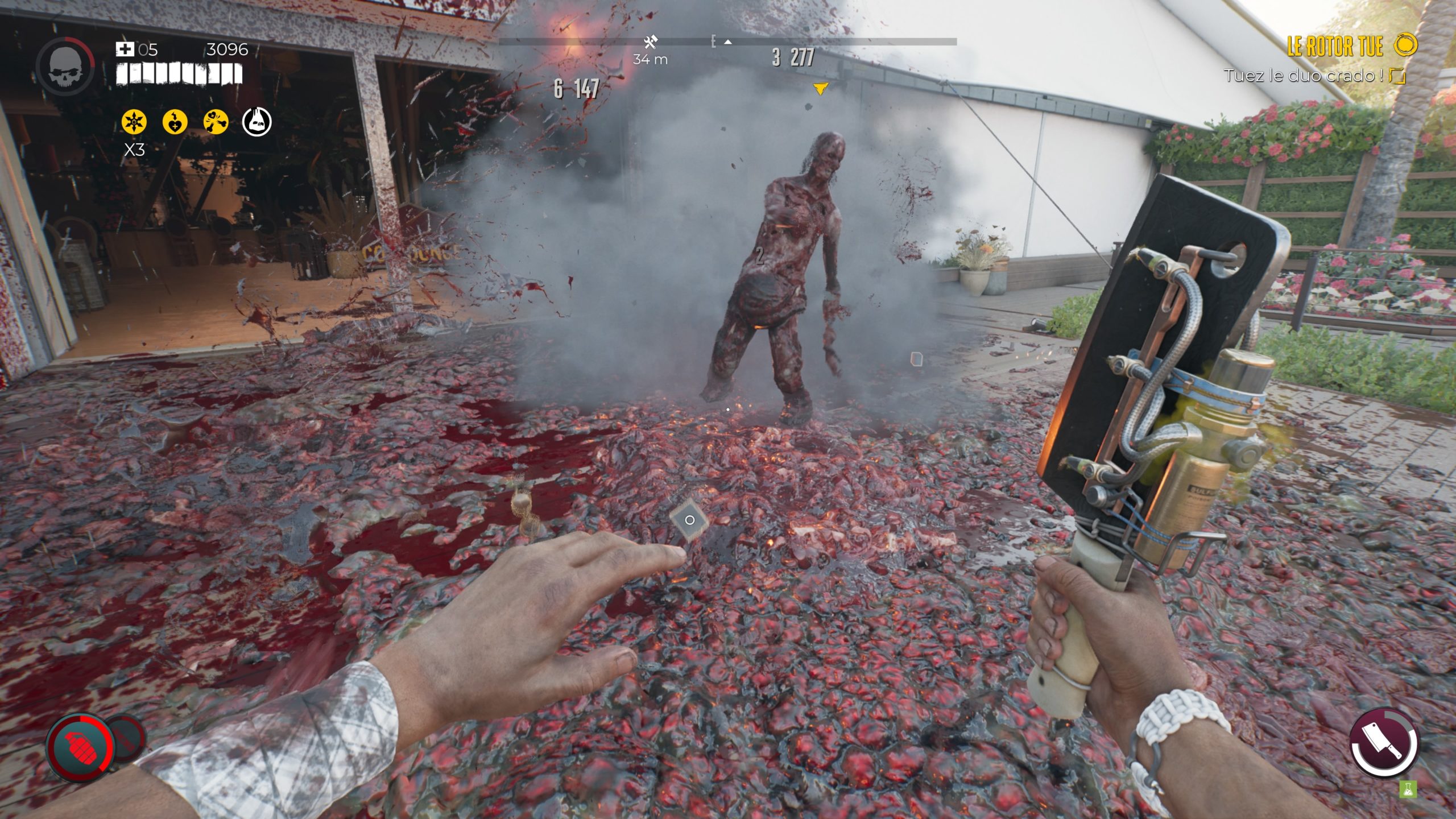This screenshot has width=1456, height=819.
Task: Click the workbench marker on the compass
Action: point(651,42)
